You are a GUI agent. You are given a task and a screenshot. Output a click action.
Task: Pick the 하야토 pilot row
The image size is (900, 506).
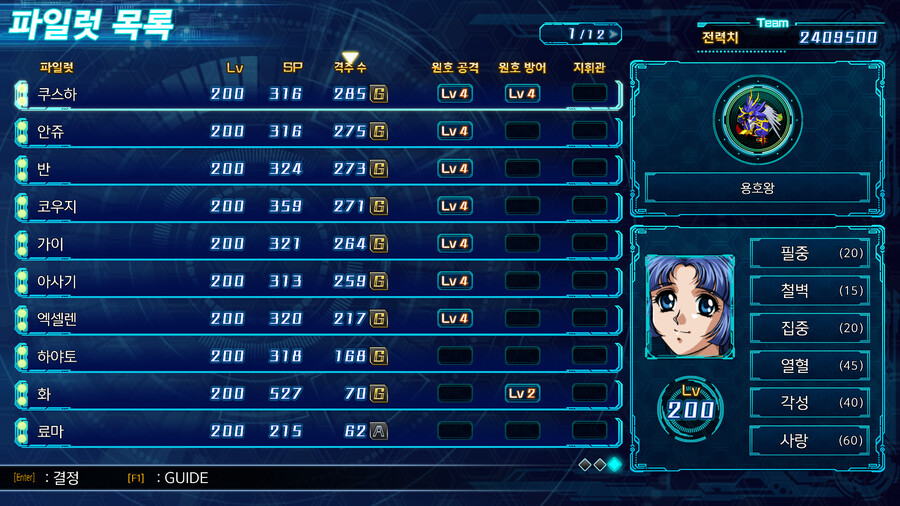57,357
